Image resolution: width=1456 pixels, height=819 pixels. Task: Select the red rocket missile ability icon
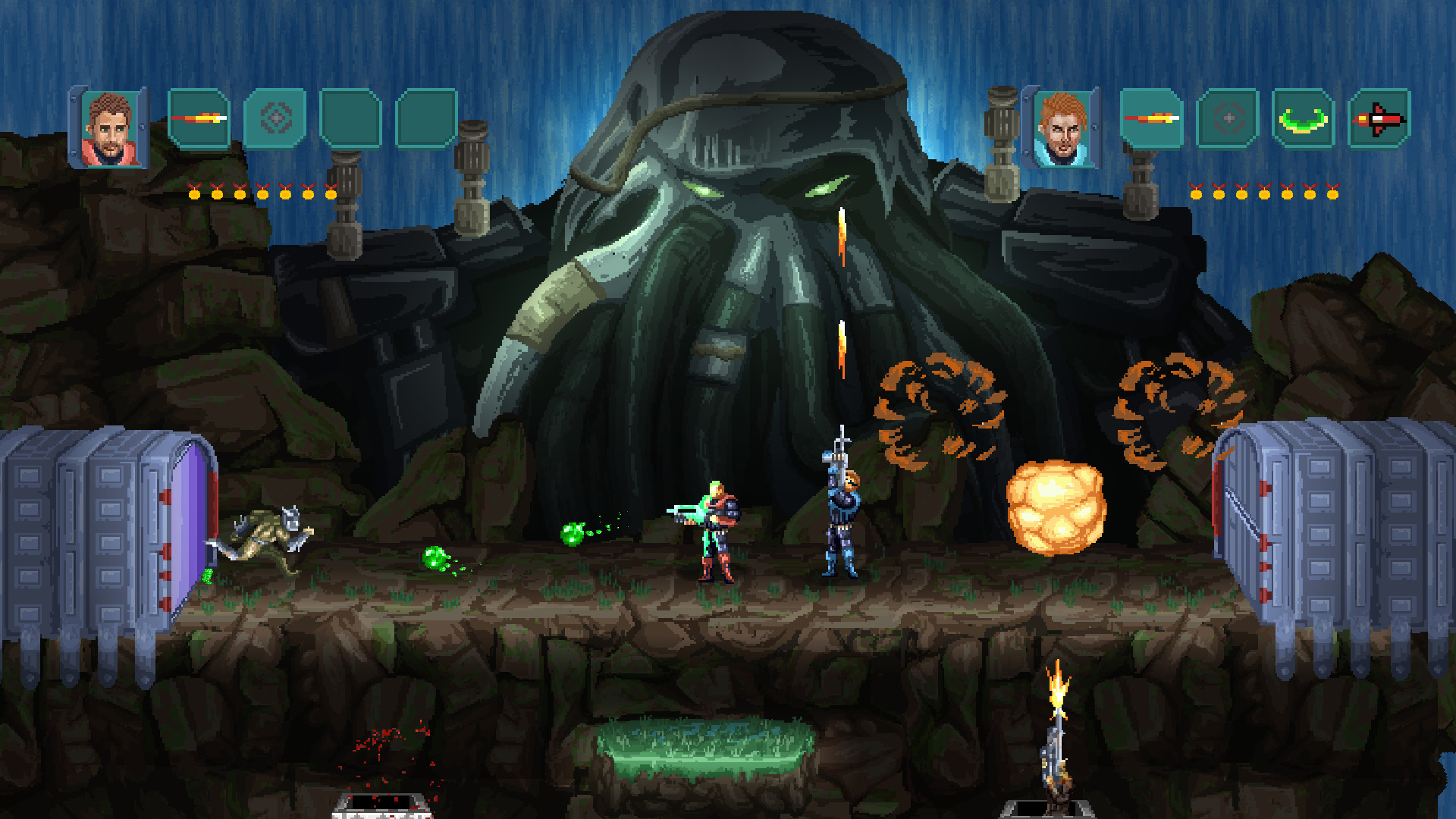(x=1380, y=118)
